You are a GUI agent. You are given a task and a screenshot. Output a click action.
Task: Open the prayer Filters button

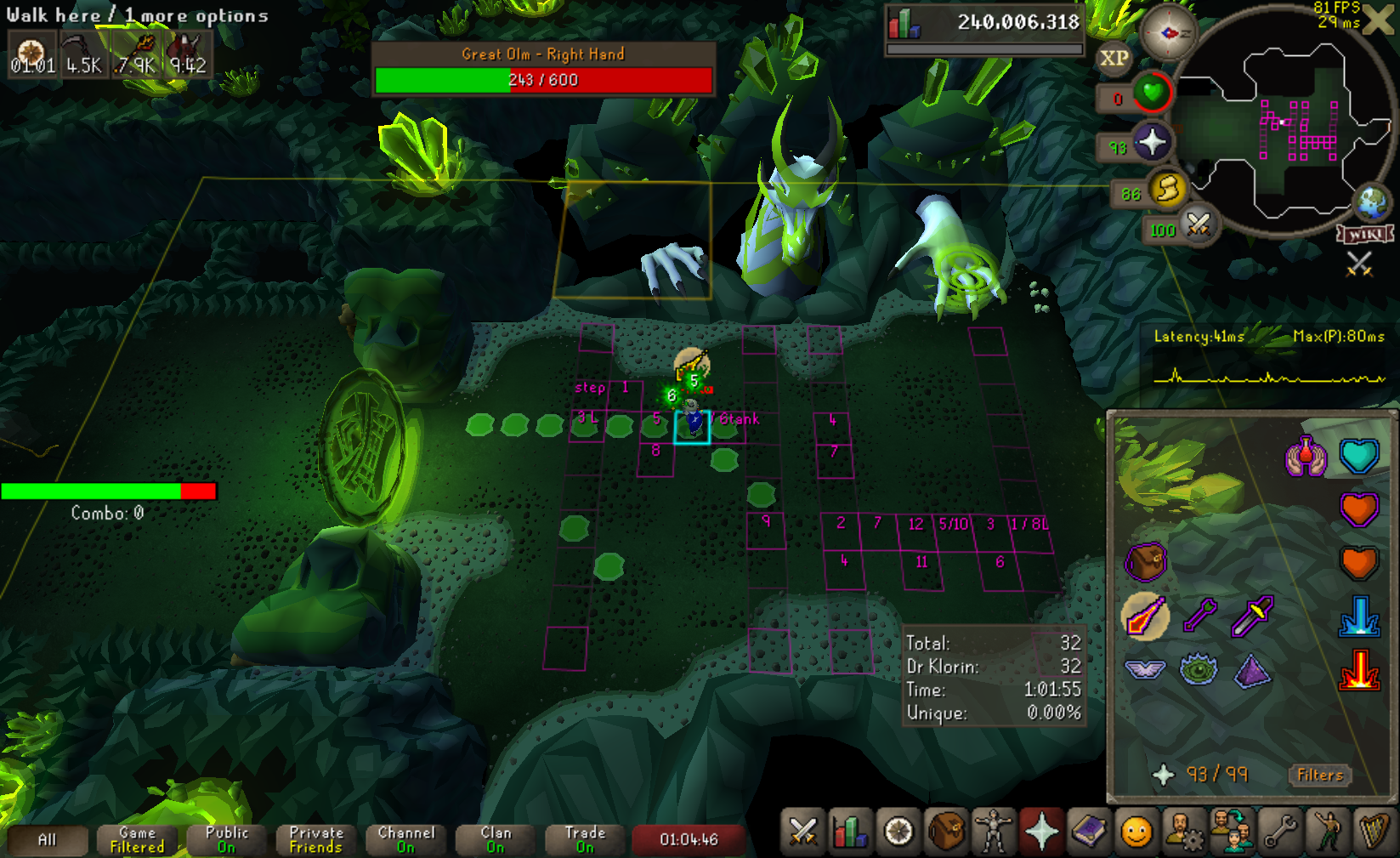pos(1319,775)
